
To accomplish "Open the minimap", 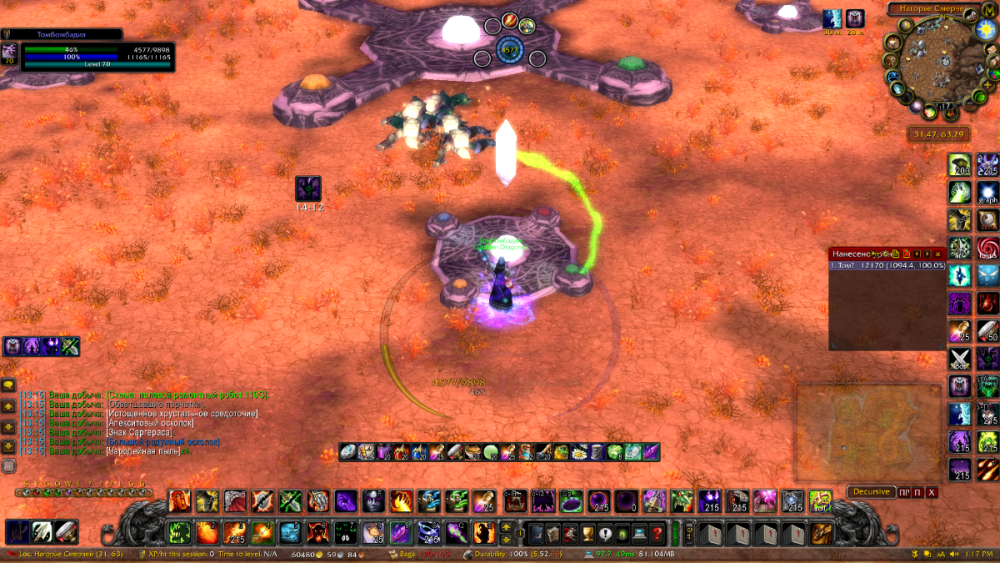I will [x=933, y=63].
